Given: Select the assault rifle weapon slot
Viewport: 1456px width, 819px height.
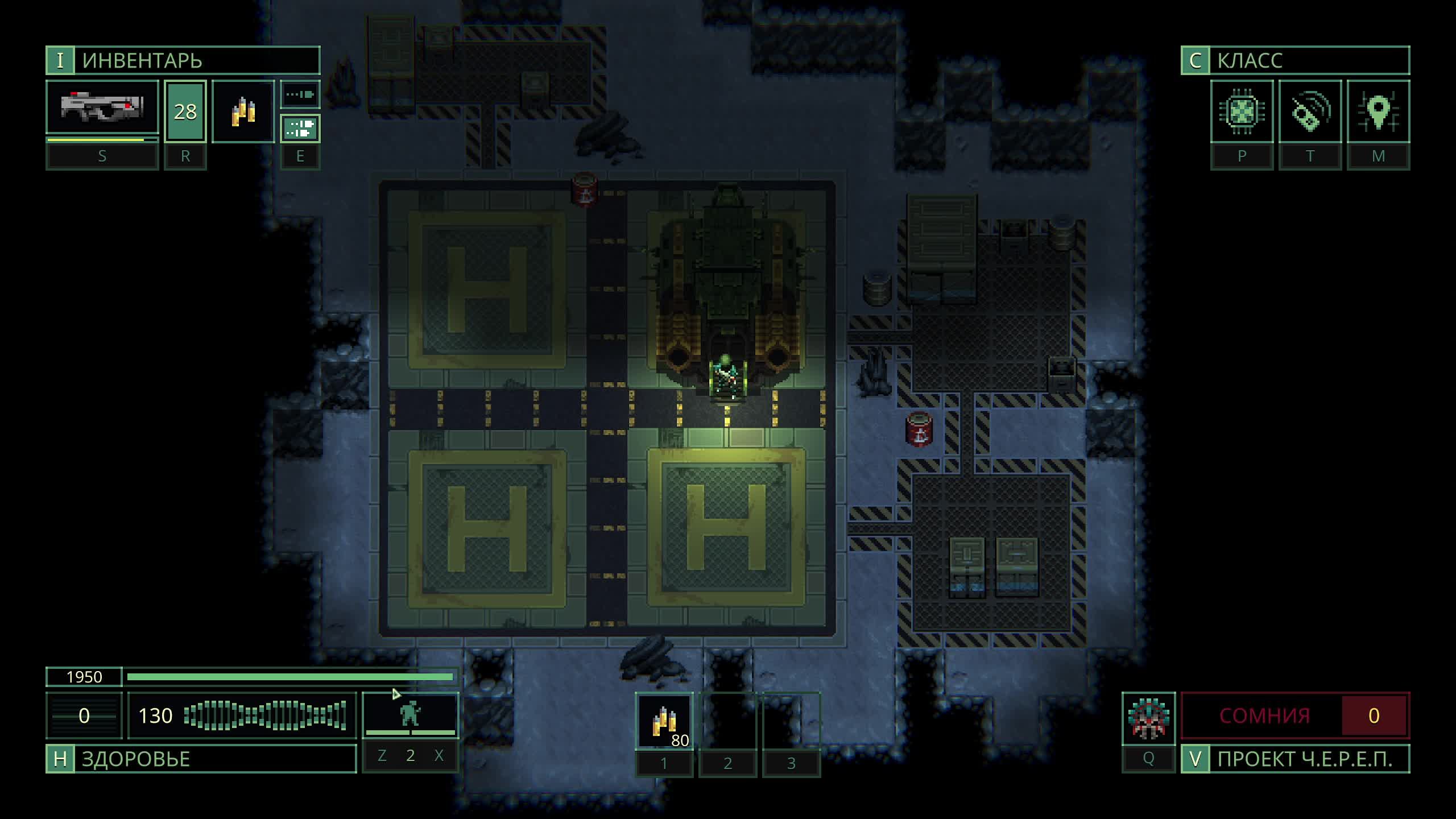Looking at the screenshot, I should click(102, 108).
